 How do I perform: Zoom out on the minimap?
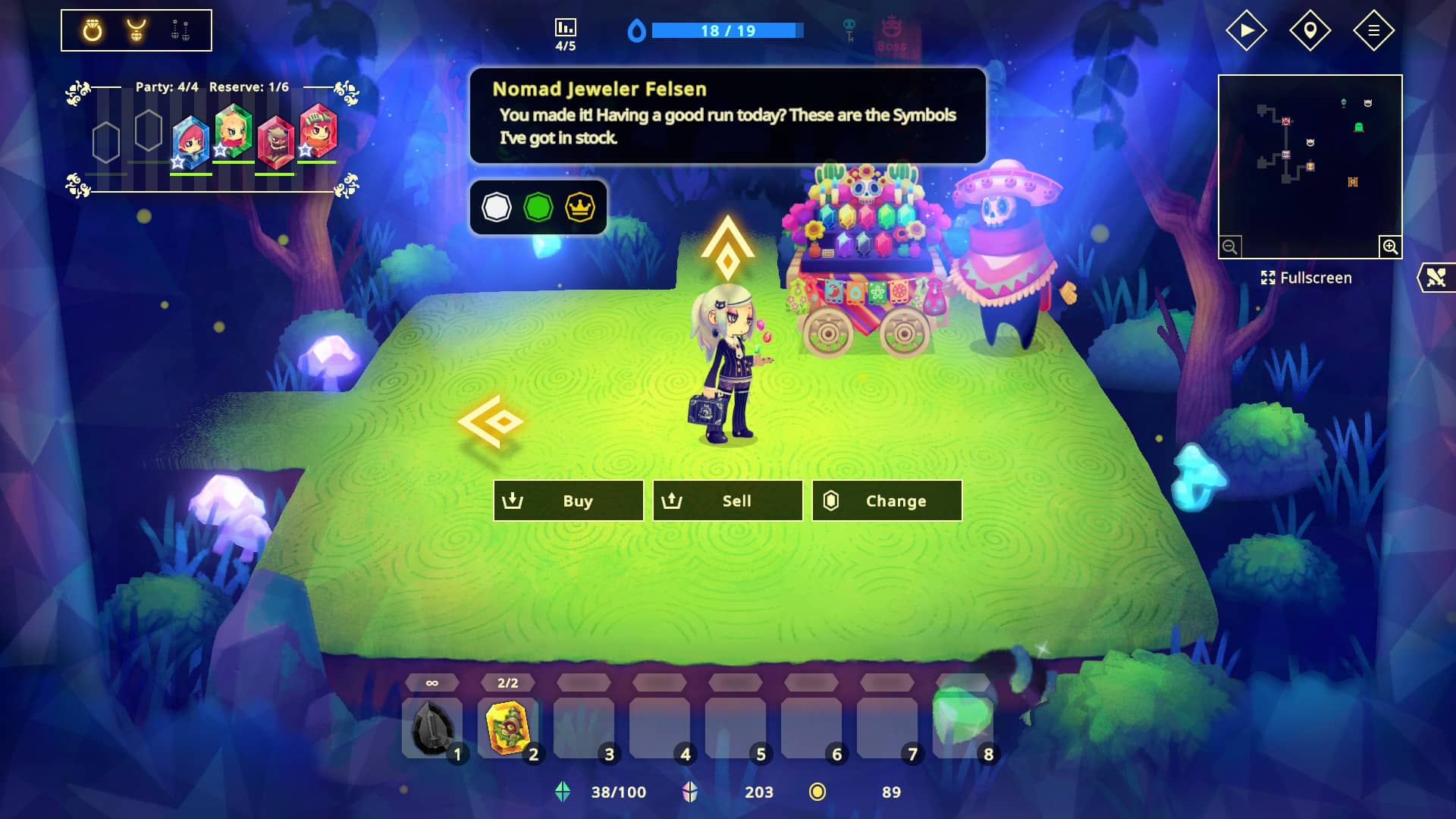click(1230, 246)
